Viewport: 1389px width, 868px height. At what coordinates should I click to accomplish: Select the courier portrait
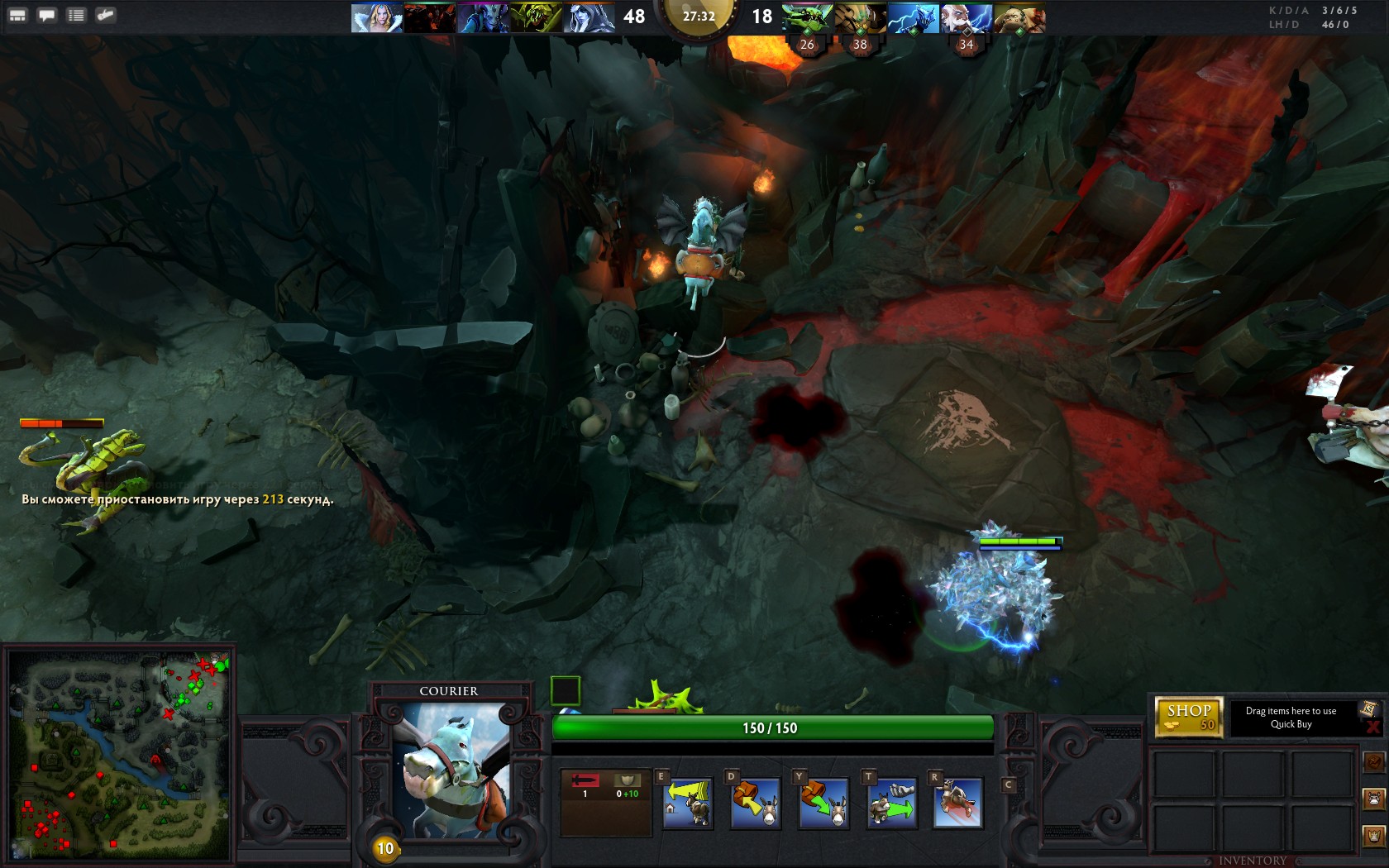pos(449,770)
